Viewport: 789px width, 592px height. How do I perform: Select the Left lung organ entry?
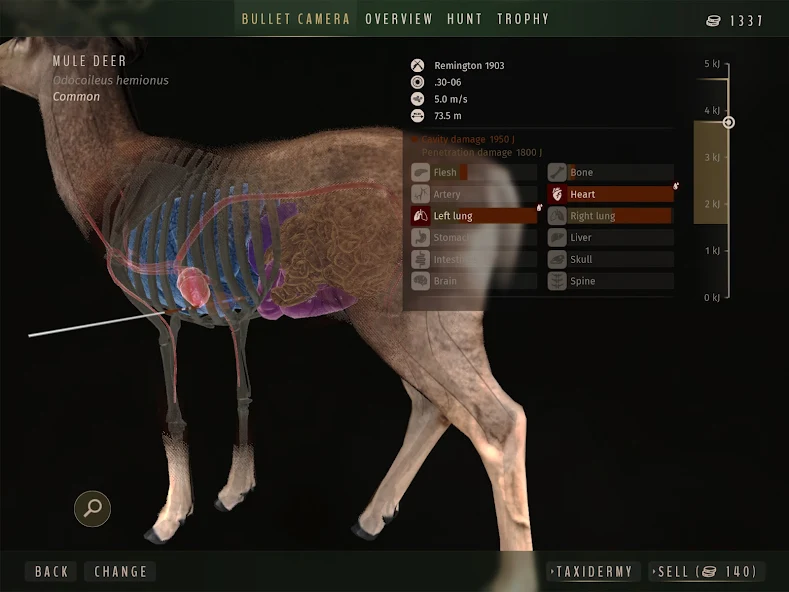point(473,216)
